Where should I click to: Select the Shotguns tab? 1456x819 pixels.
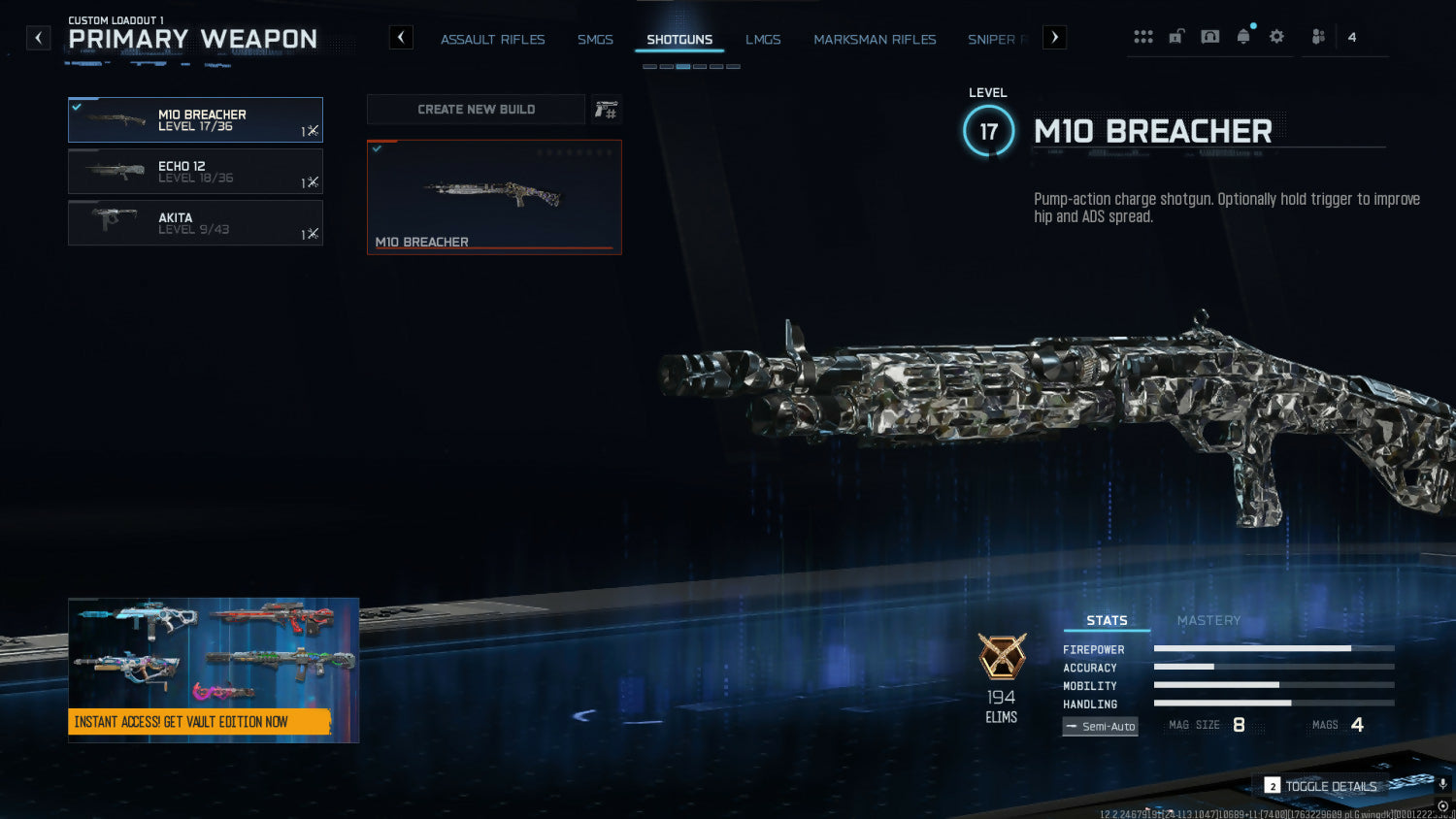[x=679, y=40]
